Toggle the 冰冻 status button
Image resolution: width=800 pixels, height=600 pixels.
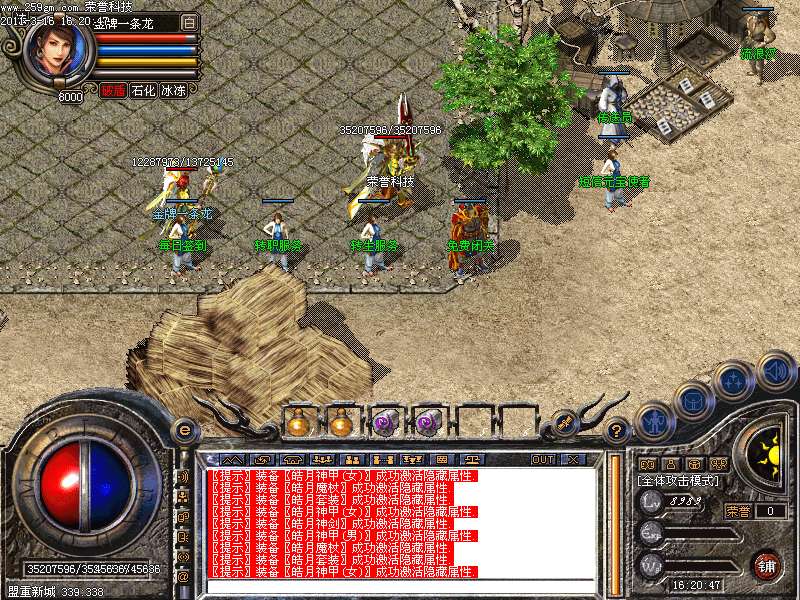coord(173,91)
